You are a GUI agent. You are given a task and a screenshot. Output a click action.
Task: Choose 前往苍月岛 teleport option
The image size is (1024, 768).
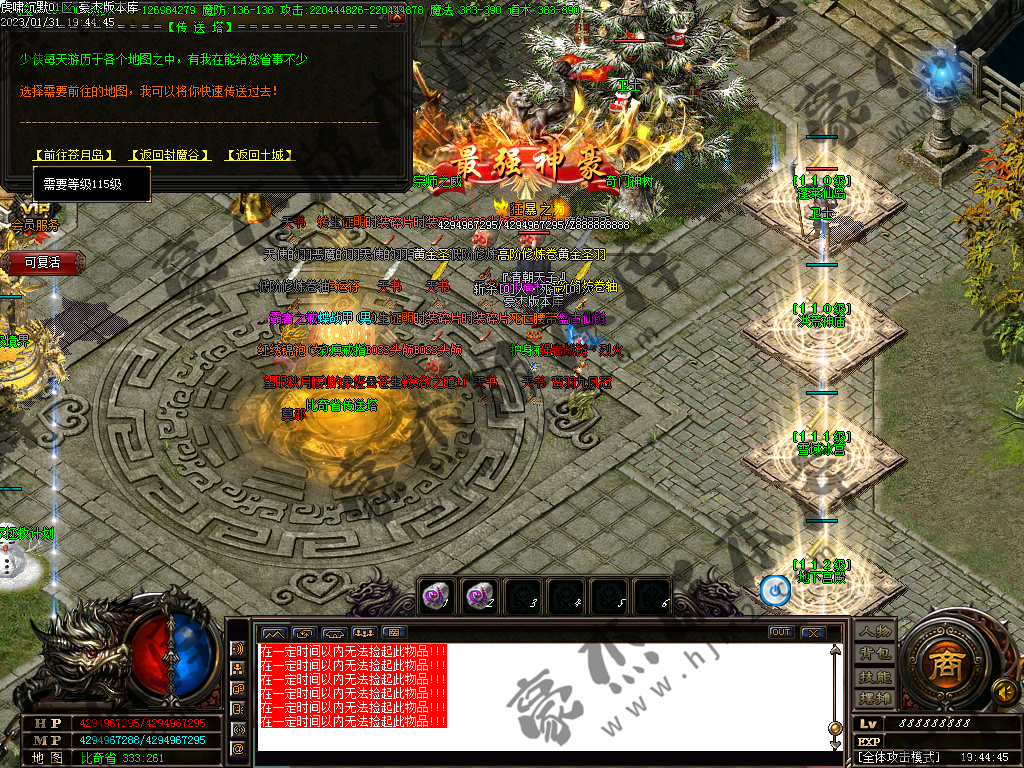(75, 155)
